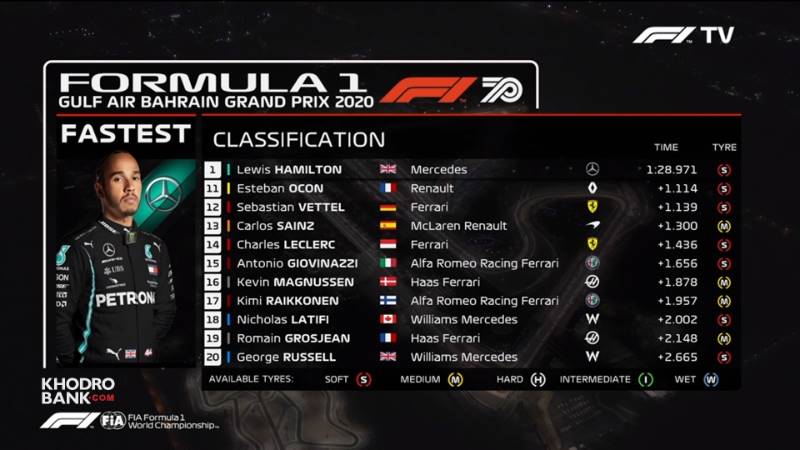The image size is (800, 450).
Task: Click Kimi Raikkonen's classification row
Action: 470,301
